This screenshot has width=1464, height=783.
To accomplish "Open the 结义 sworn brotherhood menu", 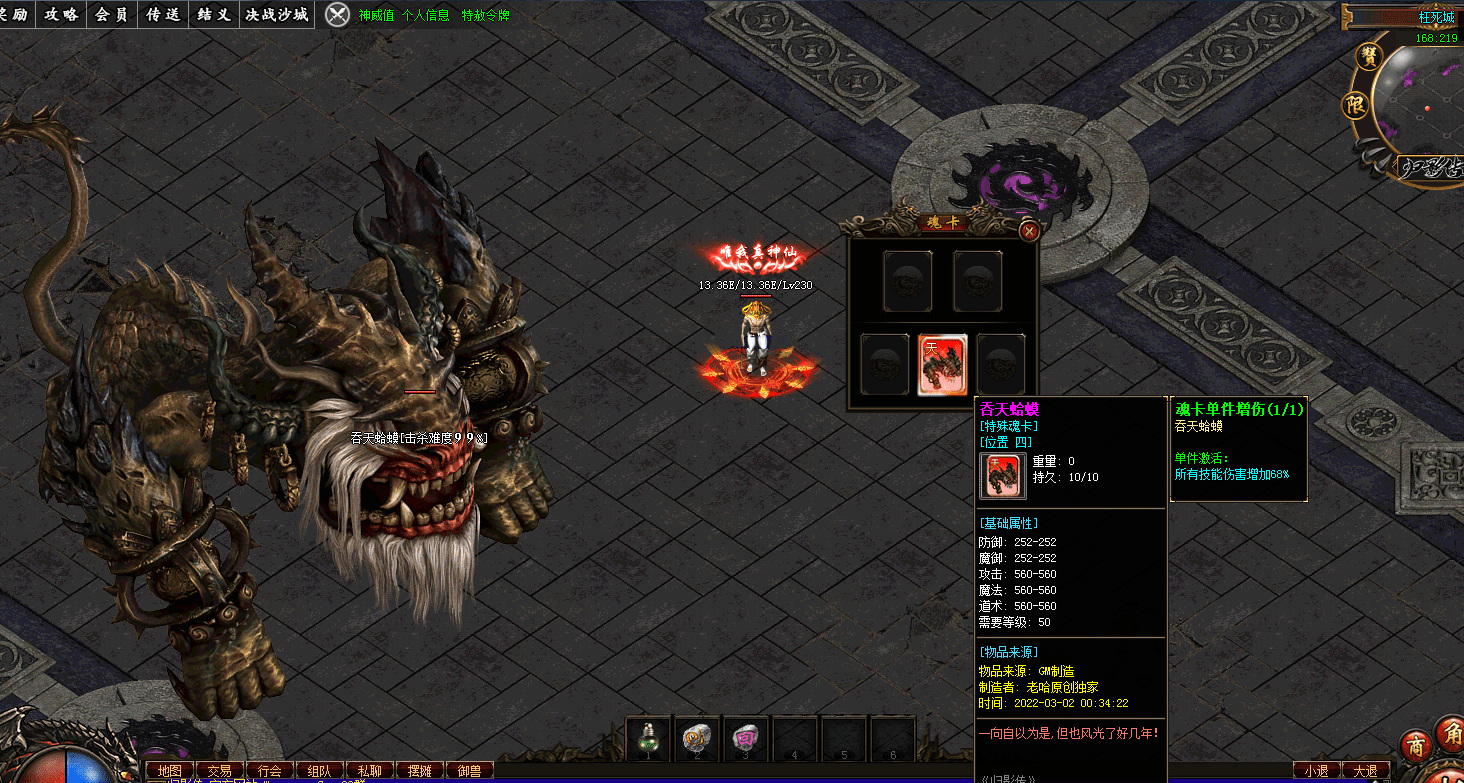I will click(x=214, y=14).
